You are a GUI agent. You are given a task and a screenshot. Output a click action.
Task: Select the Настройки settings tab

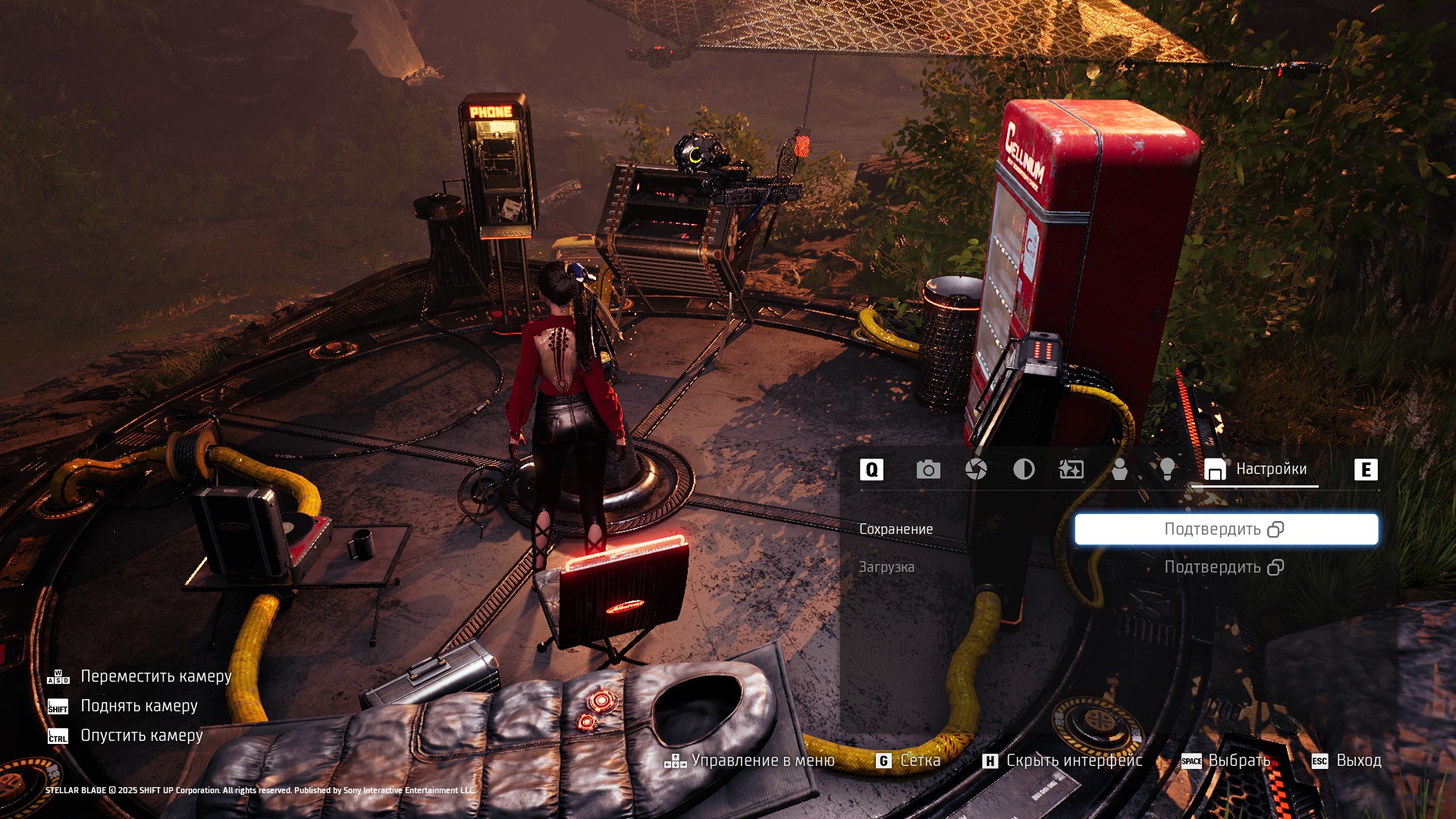pyautogui.click(x=1256, y=469)
